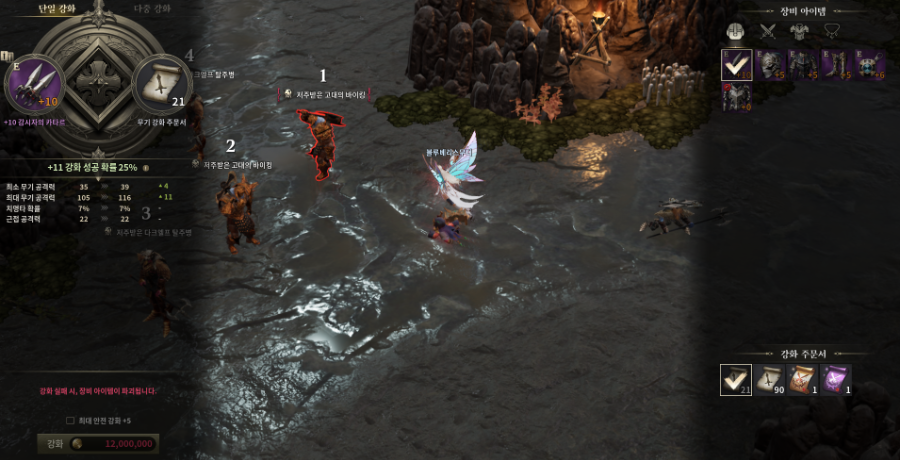
Task: Choose the +6 amulet item
Action: click(868, 64)
